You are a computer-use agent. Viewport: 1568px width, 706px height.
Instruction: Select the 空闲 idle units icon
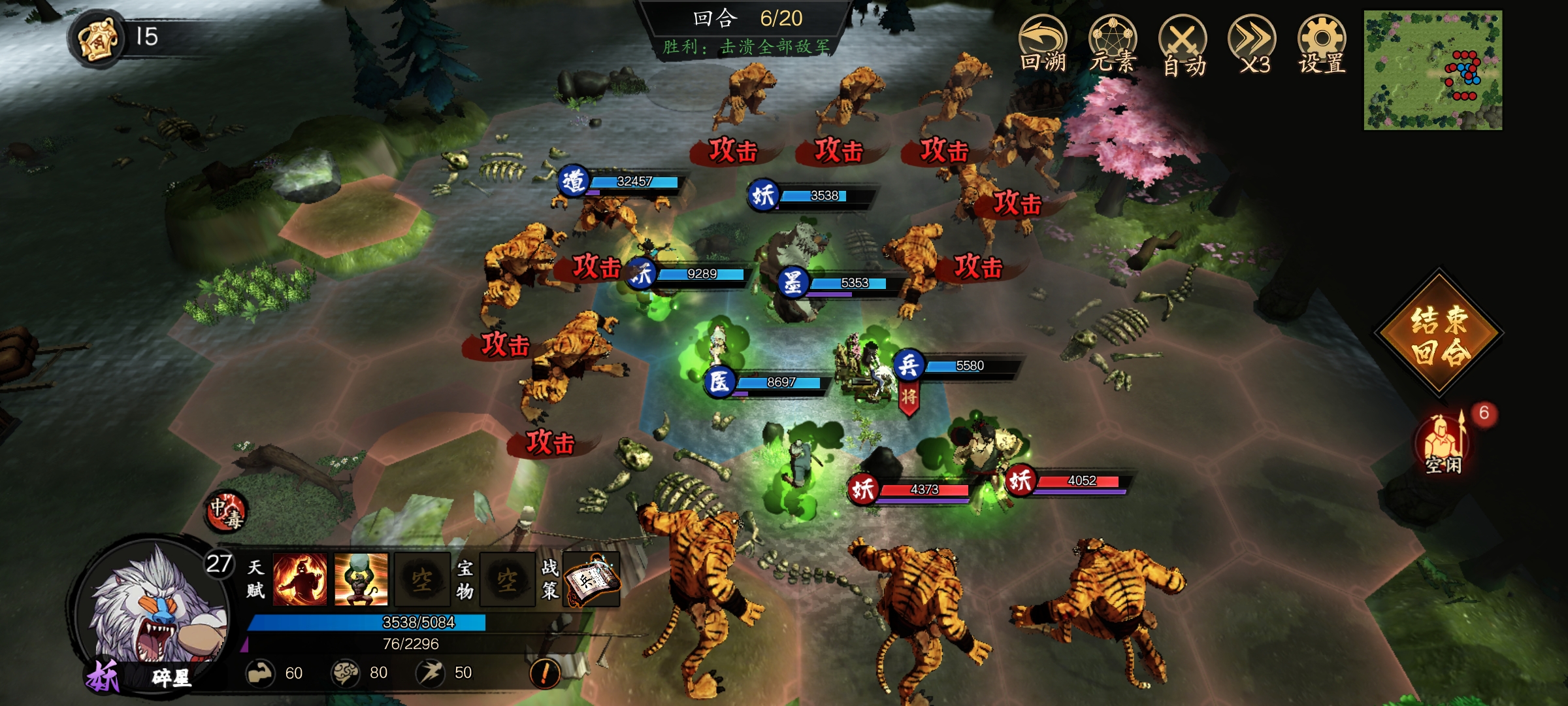point(1443,441)
